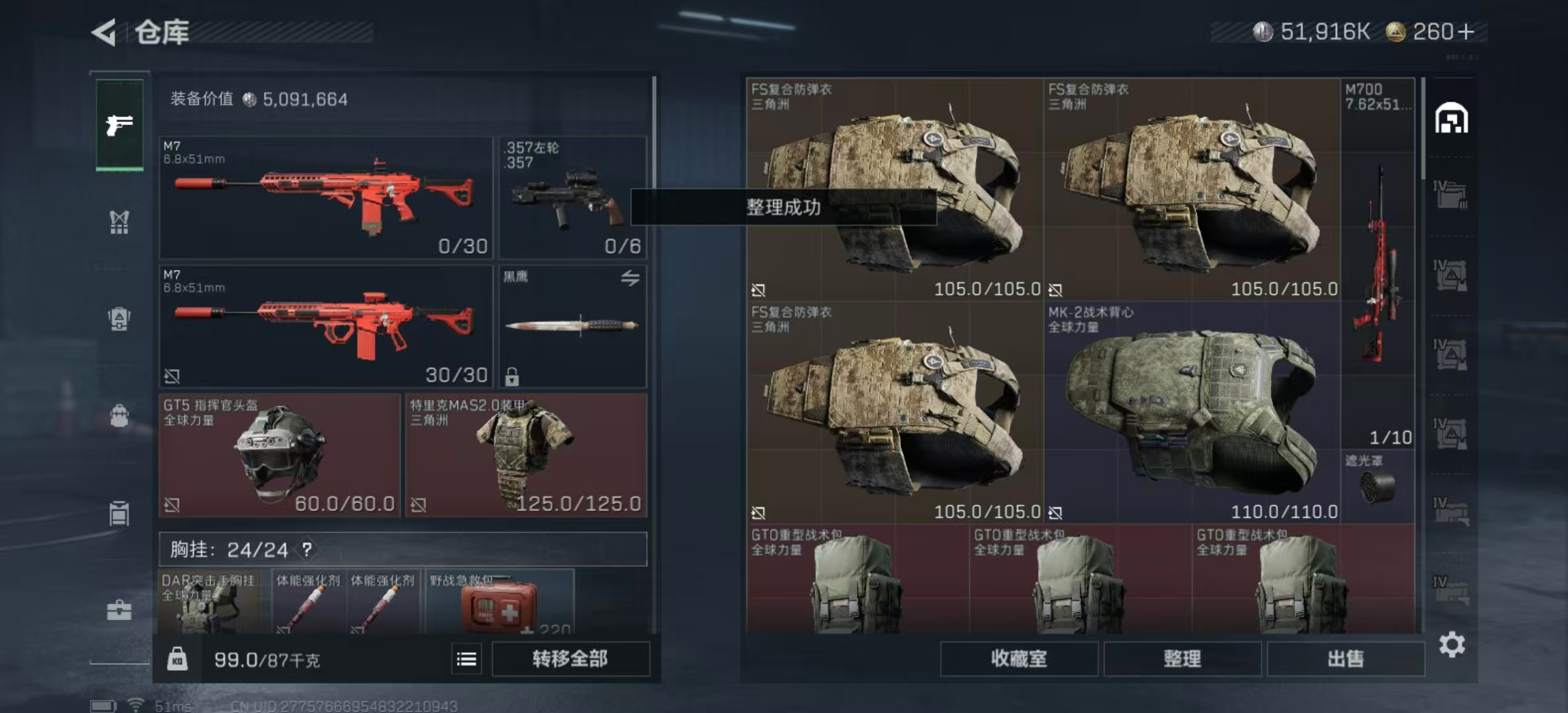Open the gear settings icon

click(x=1452, y=644)
